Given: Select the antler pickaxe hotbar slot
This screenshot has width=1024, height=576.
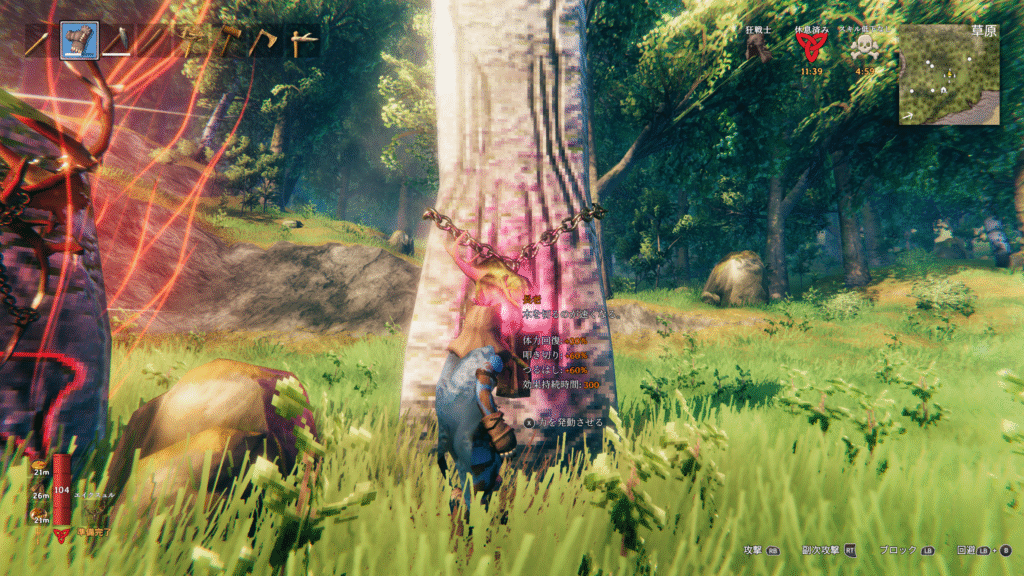Looking at the screenshot, I should (x=190, y=41).
